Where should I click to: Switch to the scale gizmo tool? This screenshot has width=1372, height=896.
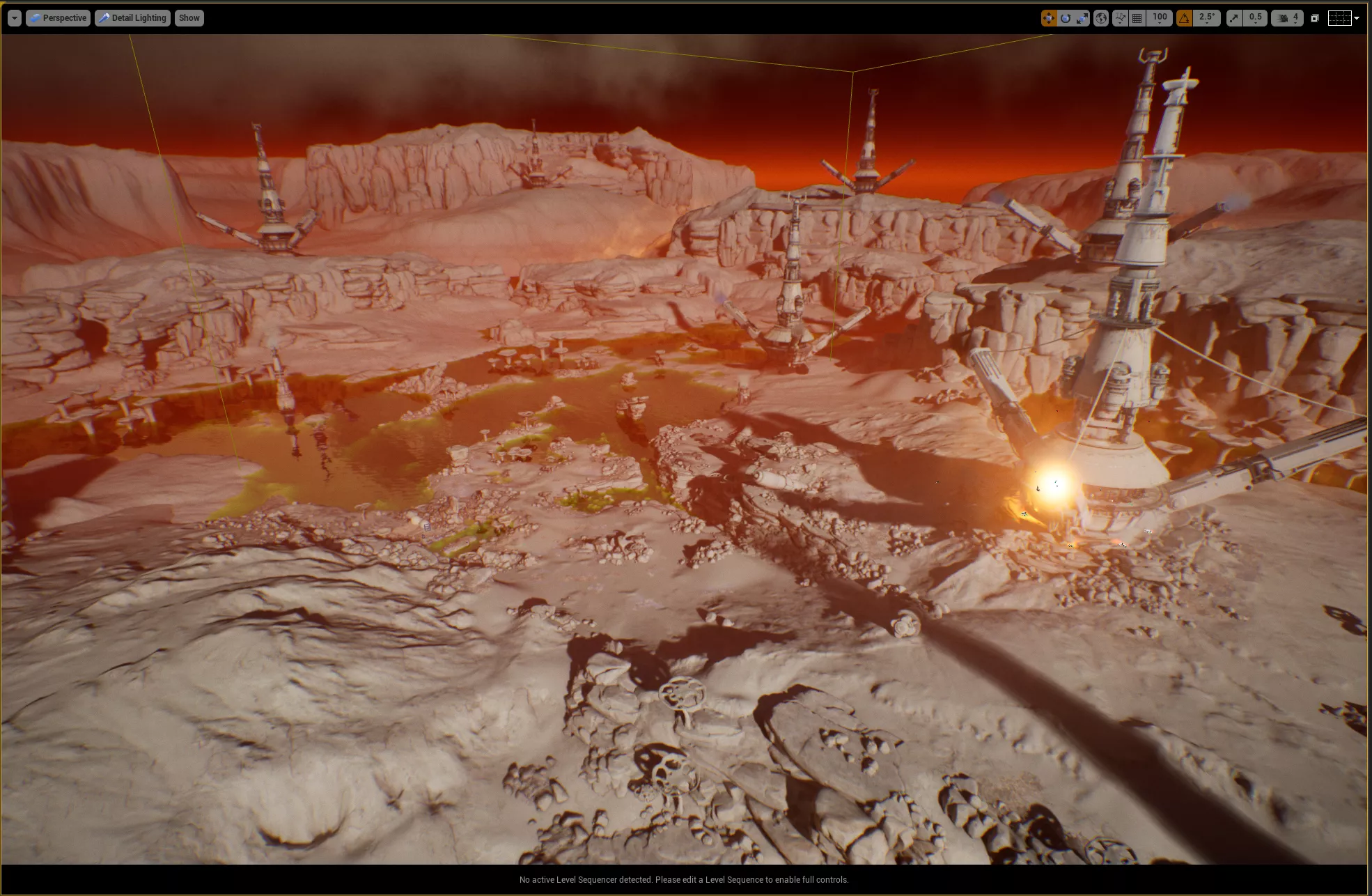pos(1082,18)
